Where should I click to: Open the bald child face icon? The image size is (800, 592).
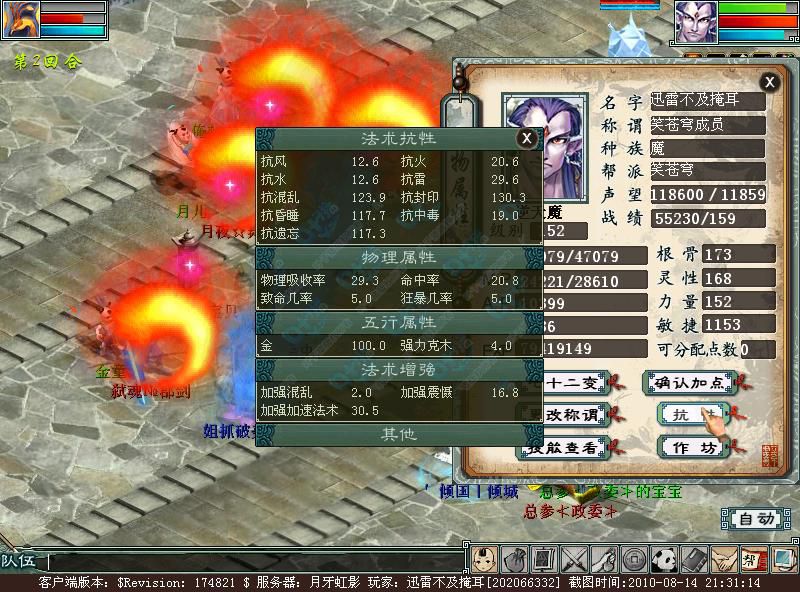coord(483,559)
